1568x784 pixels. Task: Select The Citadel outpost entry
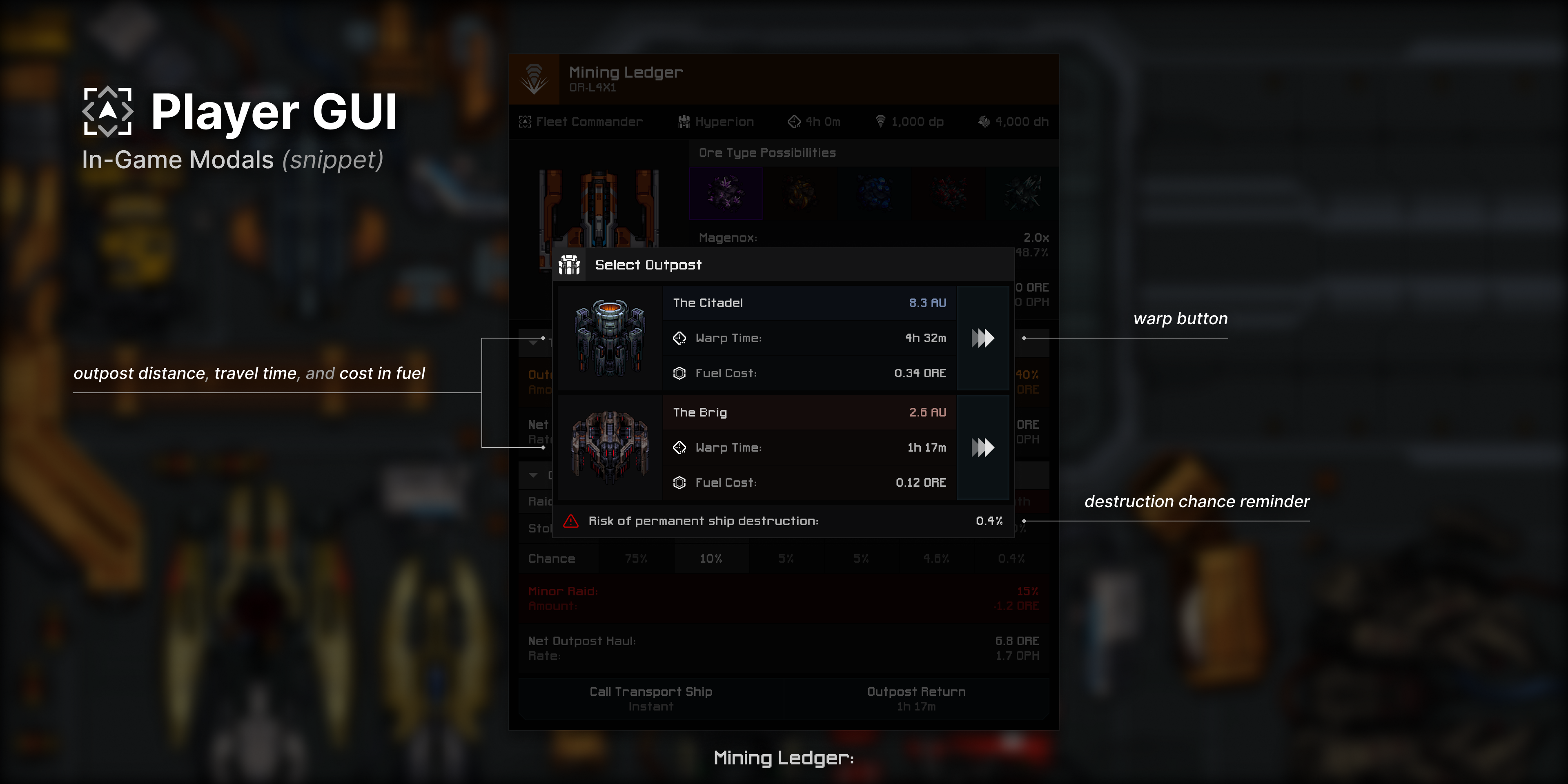tap(808, 303)
